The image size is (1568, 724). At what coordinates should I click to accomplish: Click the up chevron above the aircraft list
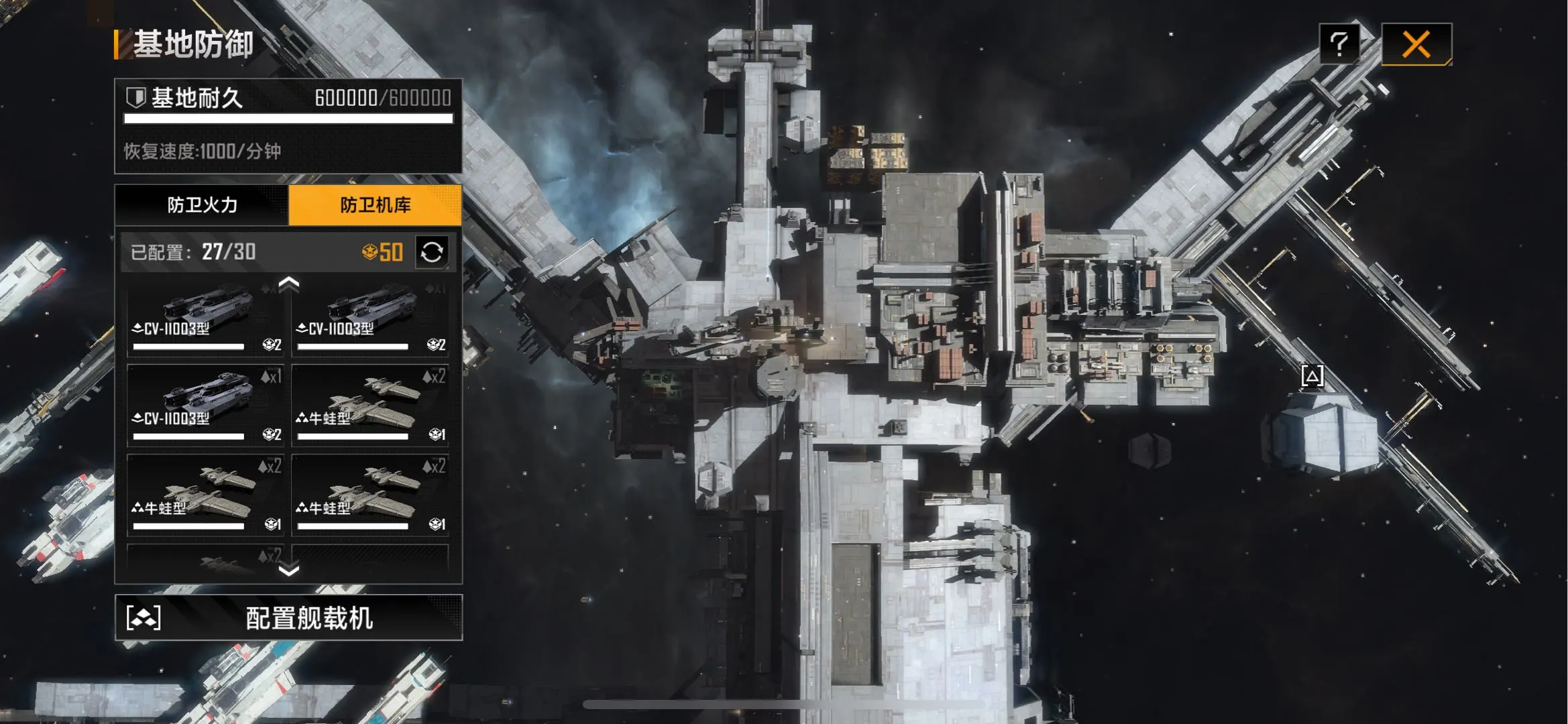pos(288,284)
